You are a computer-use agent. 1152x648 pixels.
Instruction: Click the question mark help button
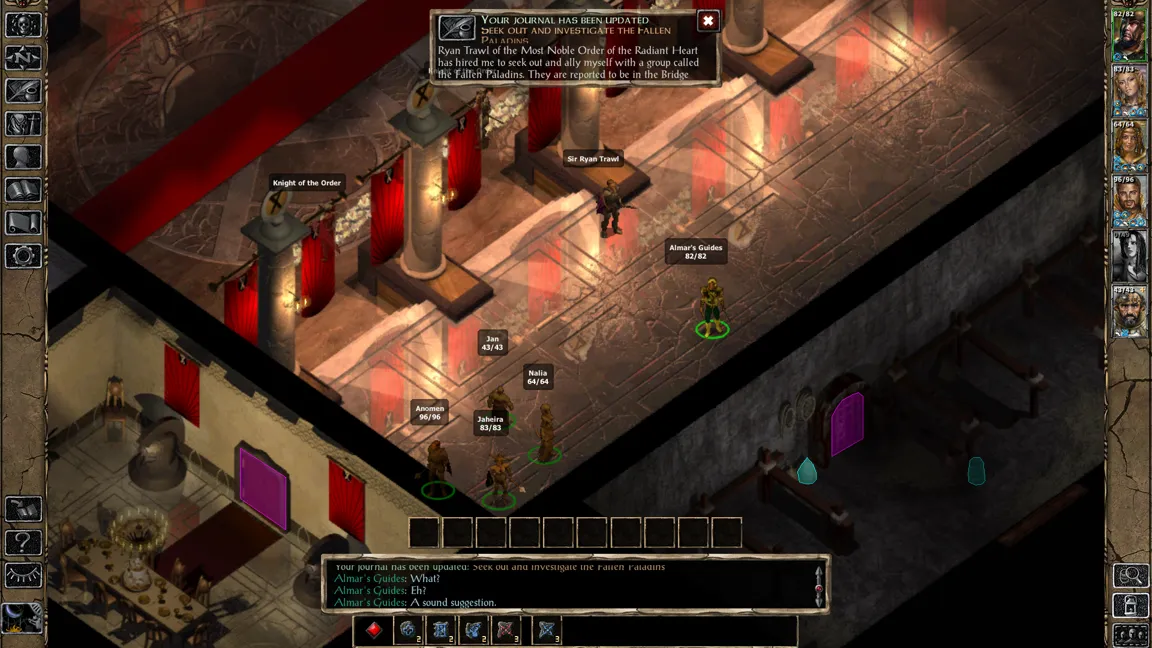(23, 543)
